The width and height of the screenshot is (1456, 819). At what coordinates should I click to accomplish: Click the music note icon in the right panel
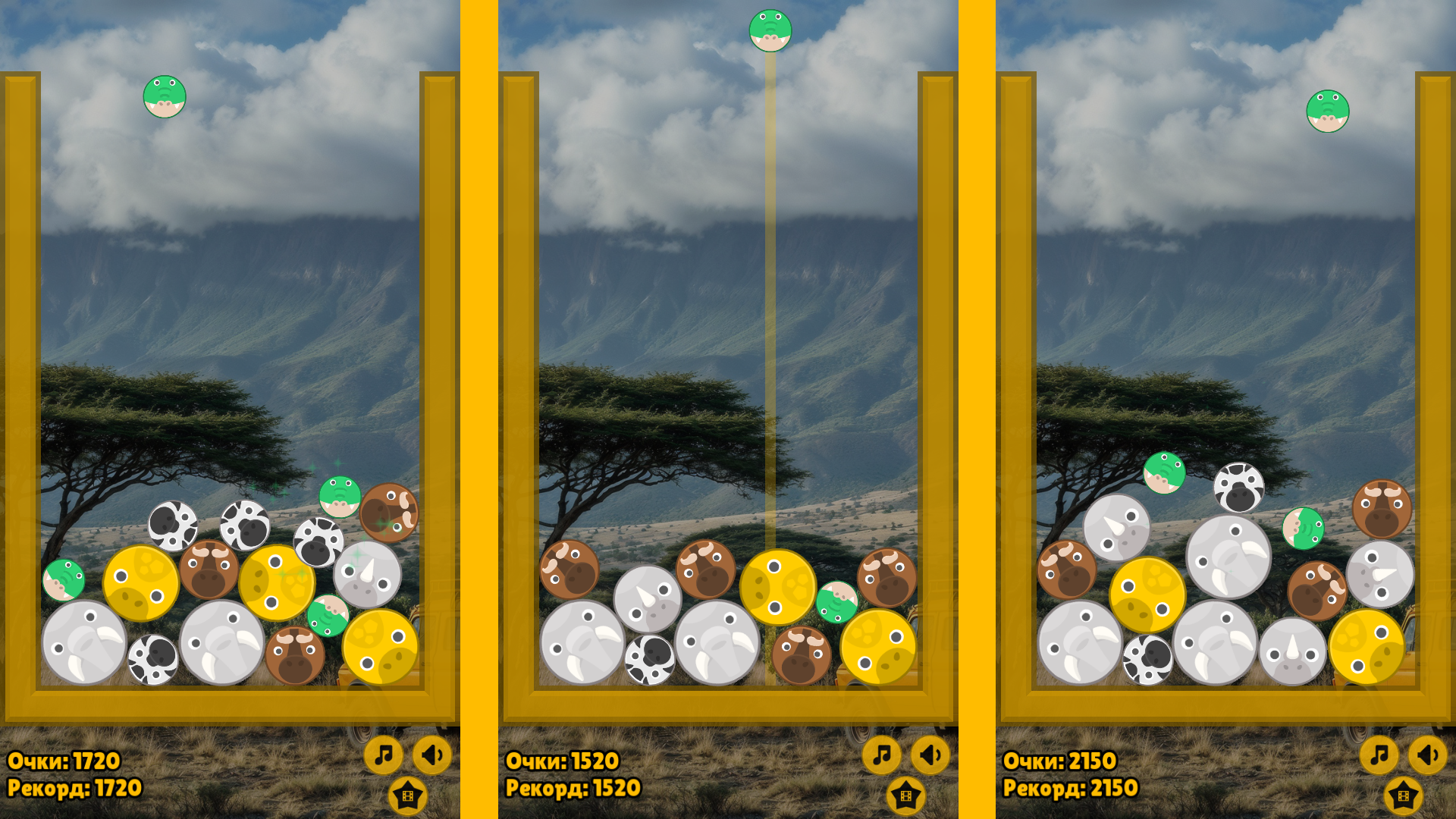[x=1379, y=755]
